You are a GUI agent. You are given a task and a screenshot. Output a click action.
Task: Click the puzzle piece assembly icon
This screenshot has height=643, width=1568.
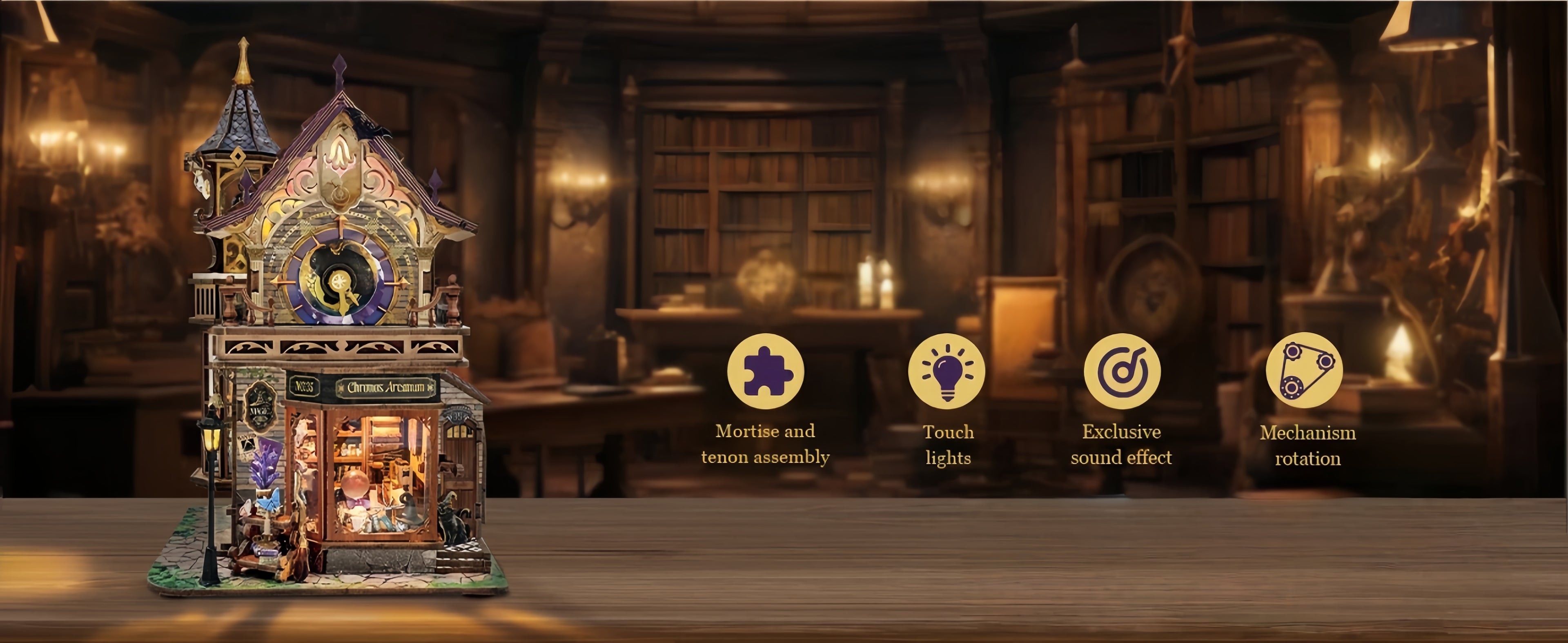tap(765, 371)
